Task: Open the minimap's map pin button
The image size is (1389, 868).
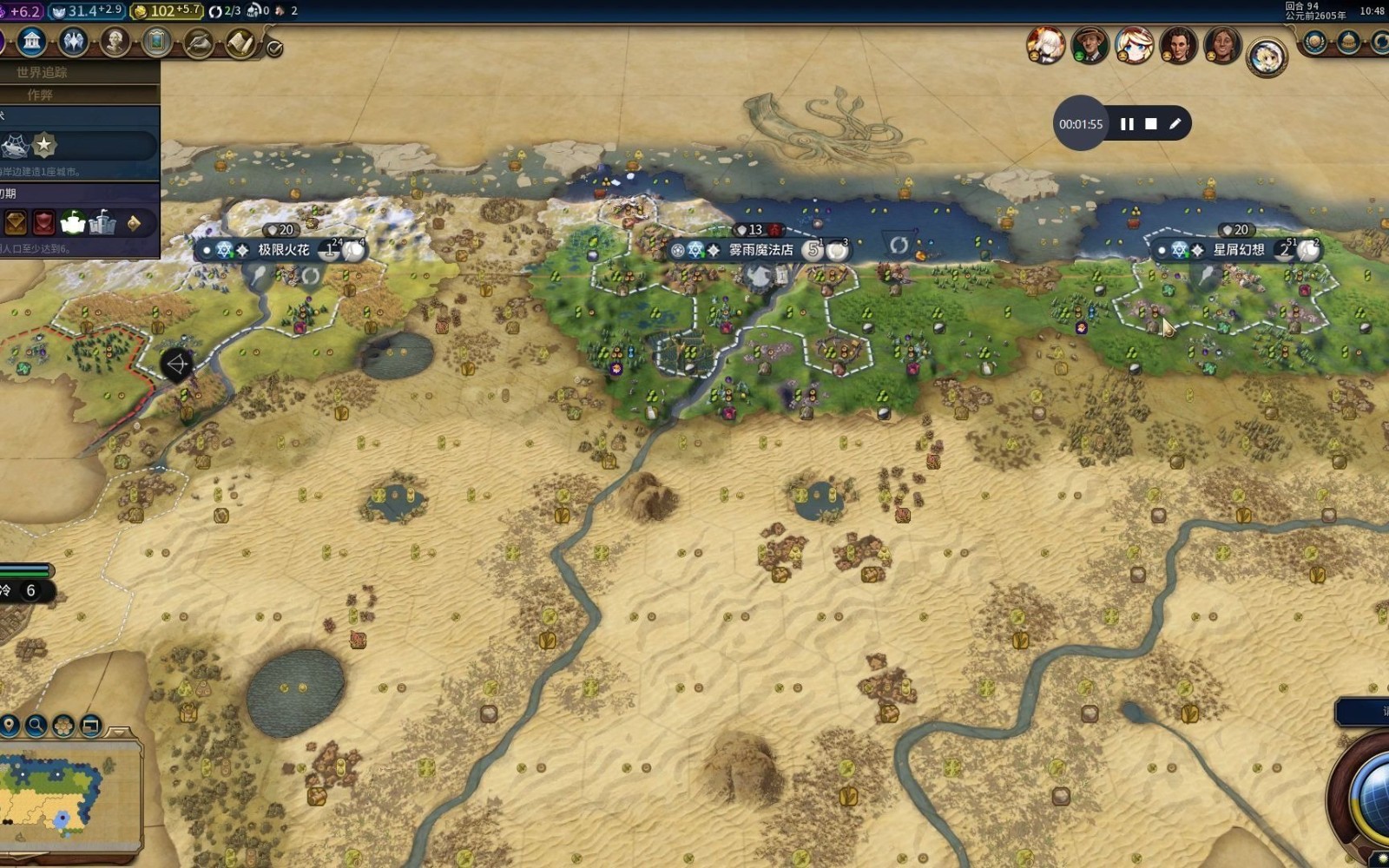Action: click(x=10, y=725)
